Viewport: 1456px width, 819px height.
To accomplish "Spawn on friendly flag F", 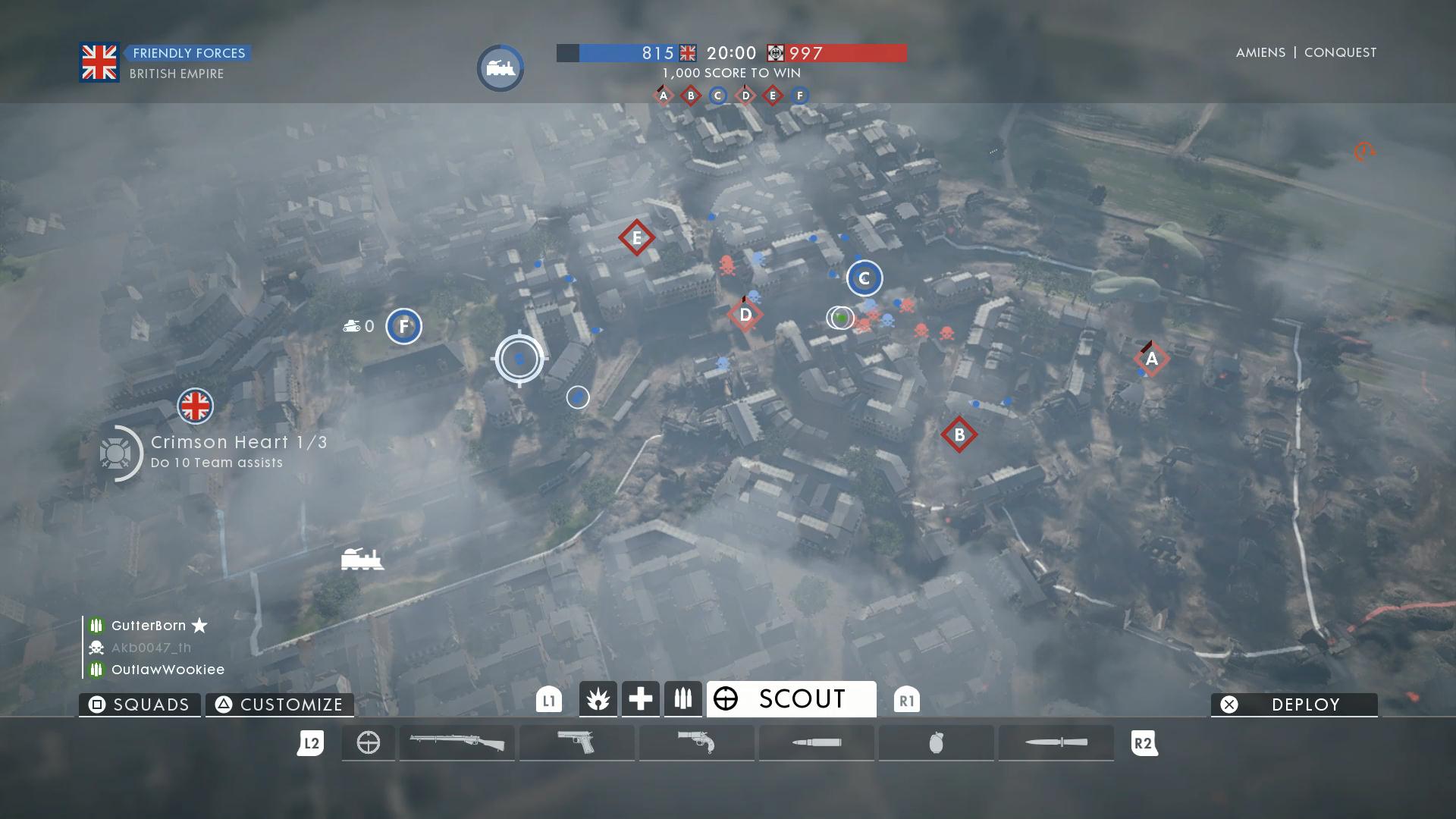I will click(403, 327).
